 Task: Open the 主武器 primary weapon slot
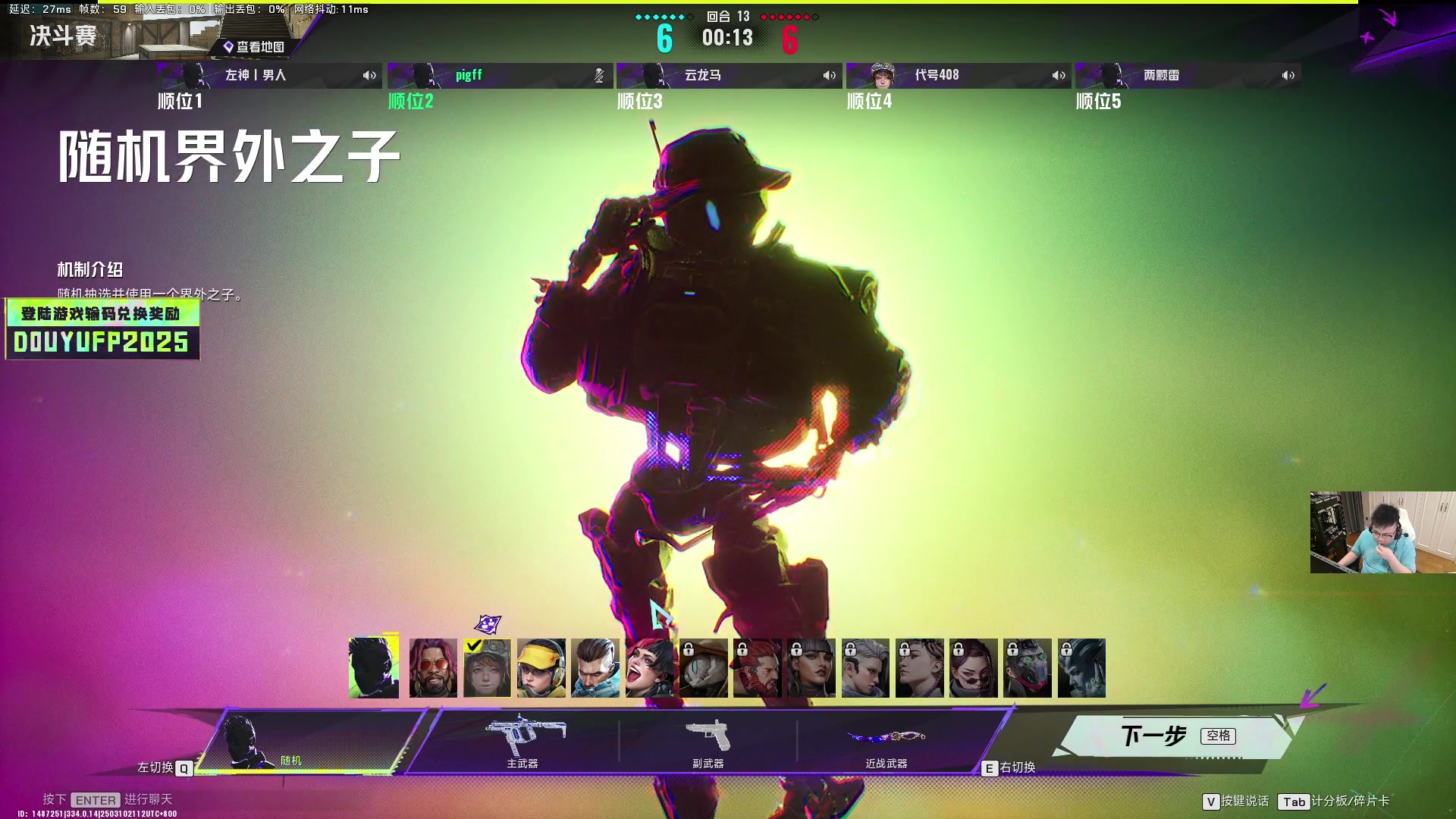(x=523, y=741)
